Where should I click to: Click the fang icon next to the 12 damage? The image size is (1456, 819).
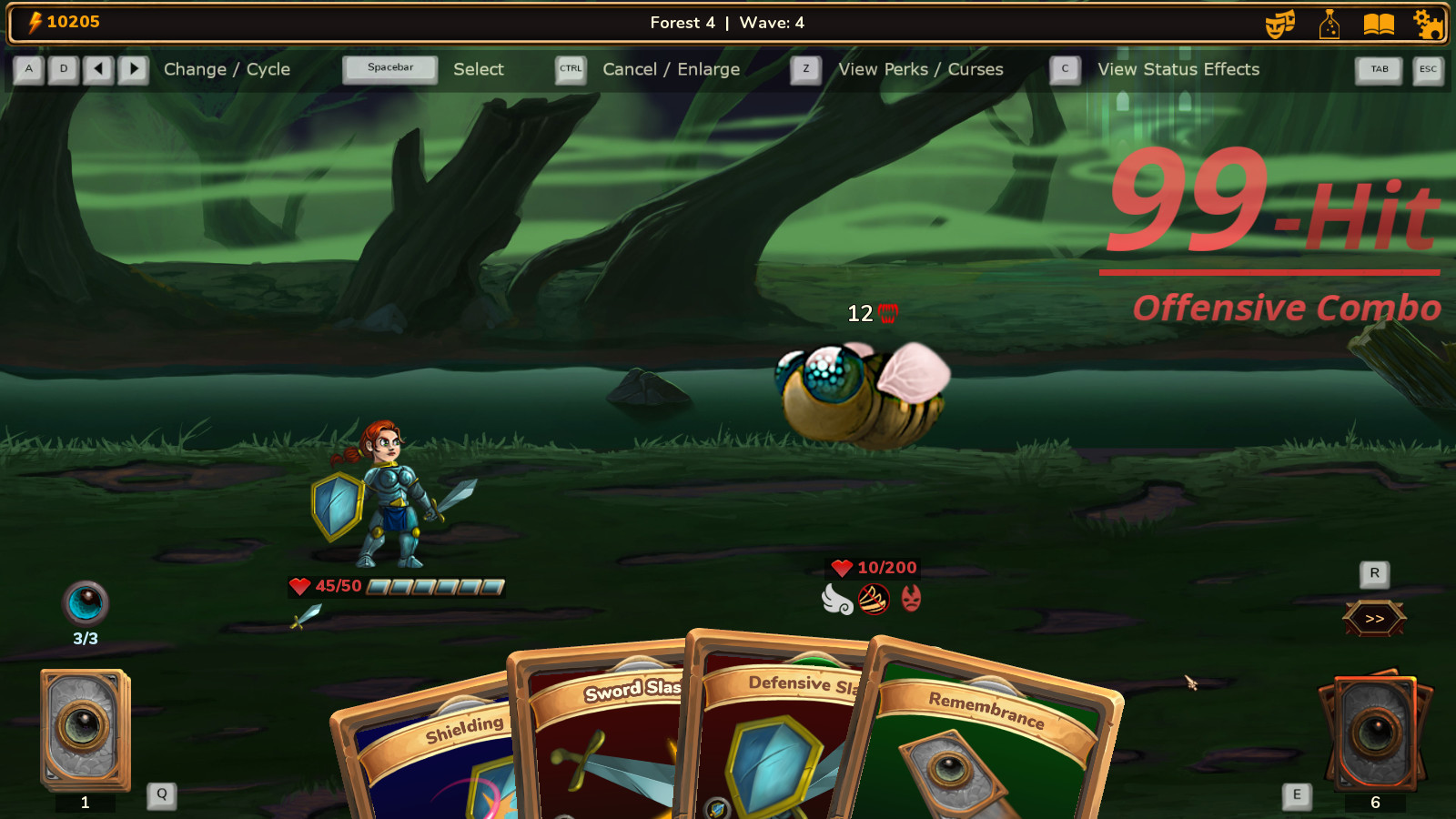(886, 314)
